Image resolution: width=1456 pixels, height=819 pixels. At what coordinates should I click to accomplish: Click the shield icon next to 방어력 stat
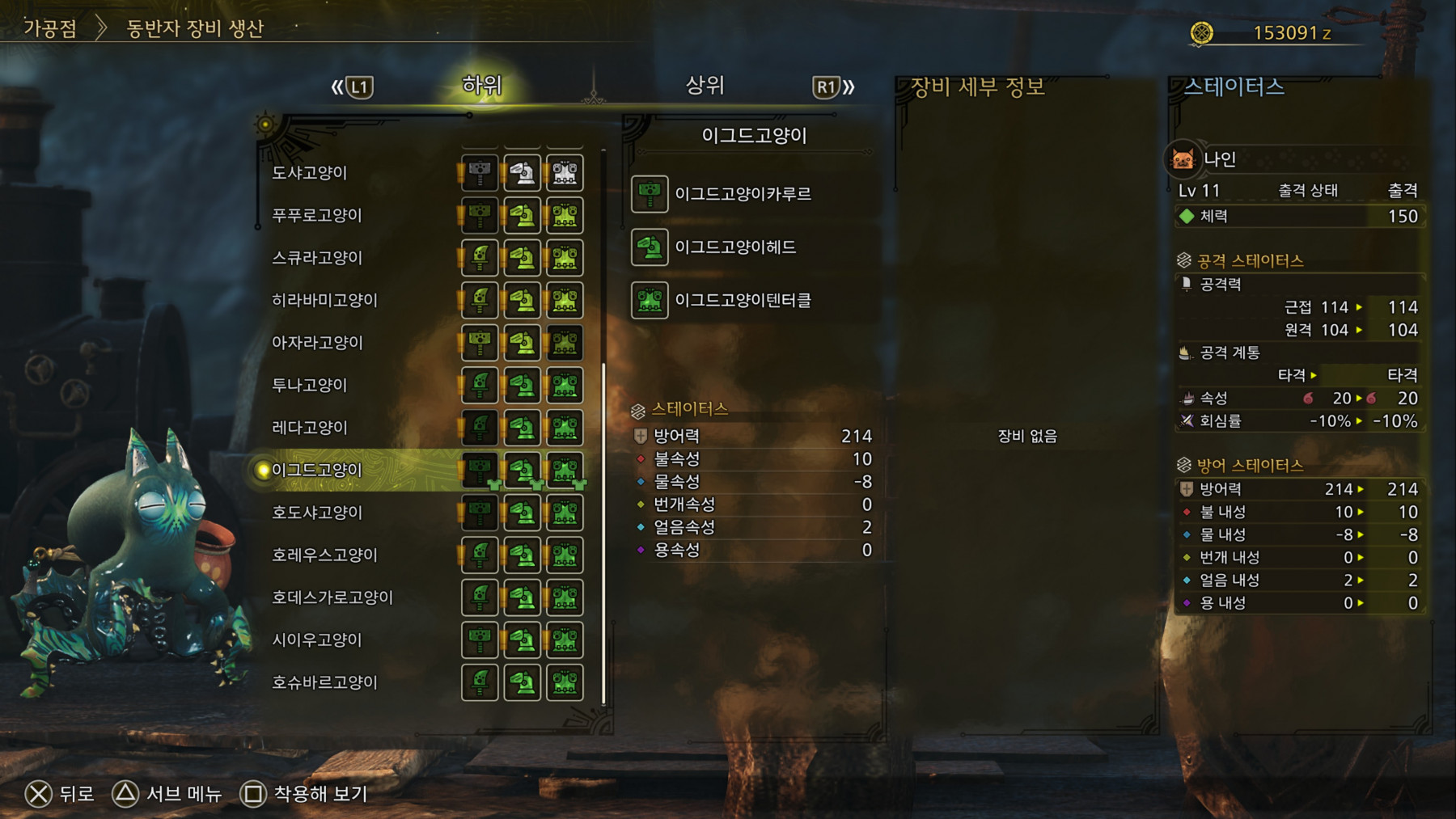click(640, 435)
